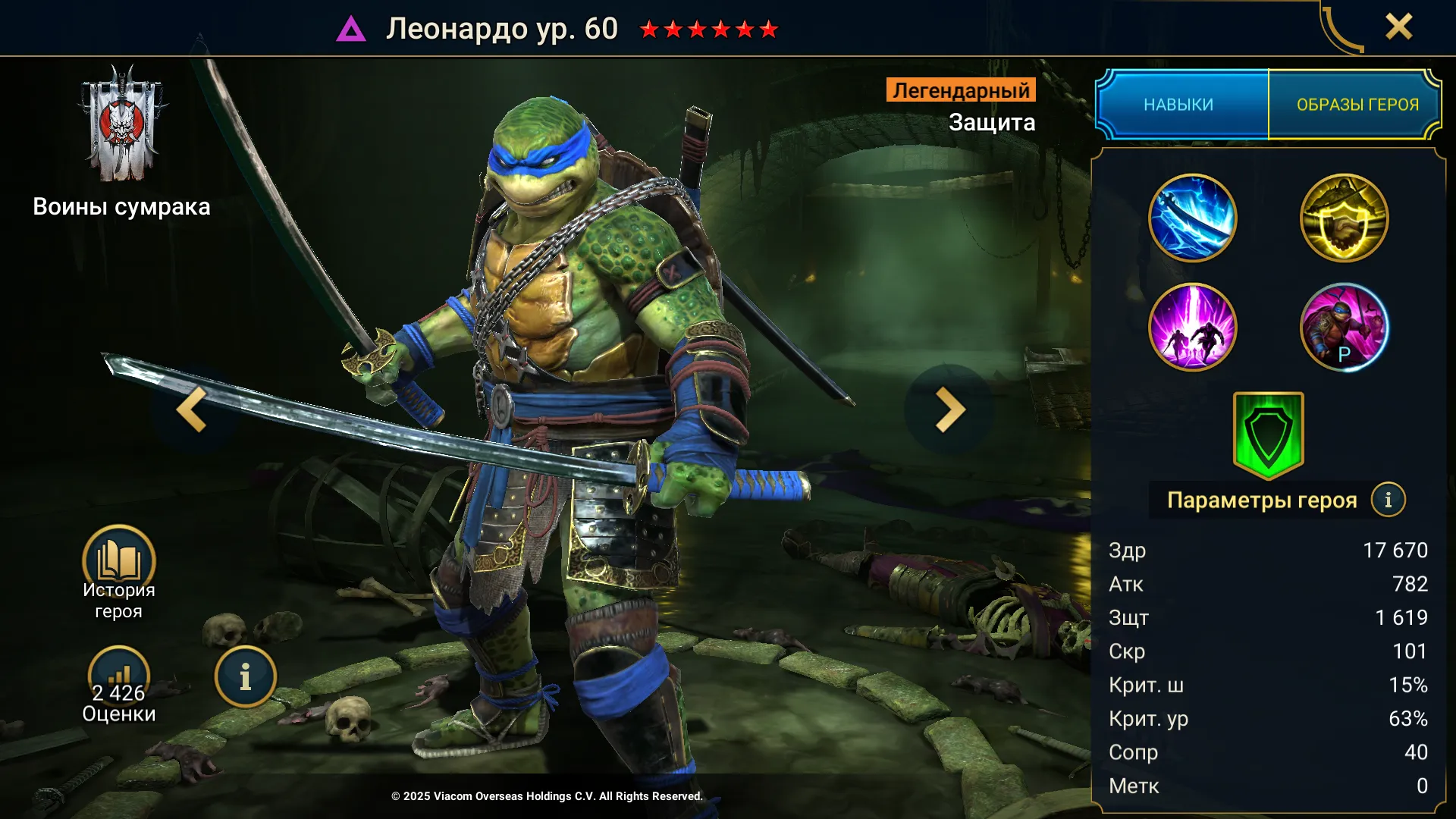Select the blue lightning sword skill icon
Viewport: 1456px width, 819px height.
pyautogui.click(x=1192, y=218)
